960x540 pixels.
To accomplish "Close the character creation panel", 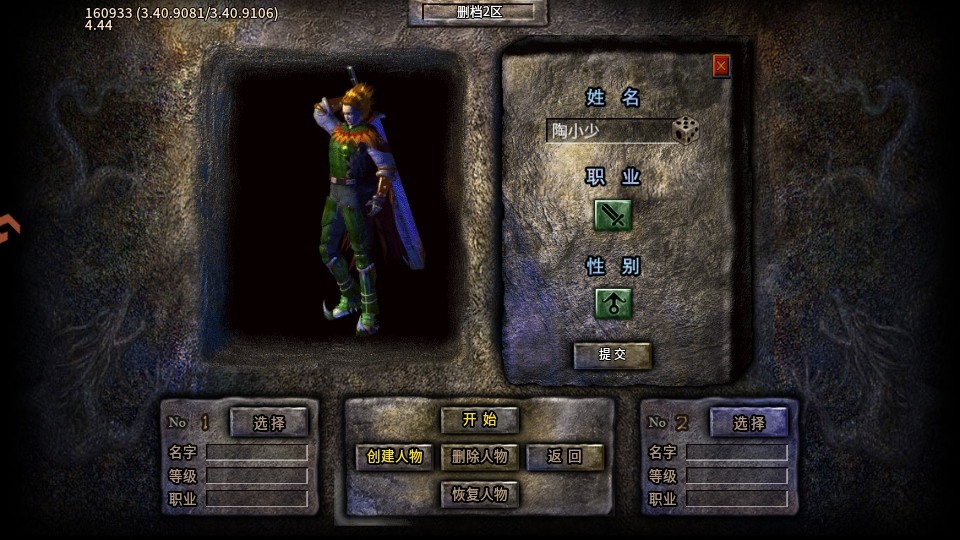I will click(x=721, y=66).
